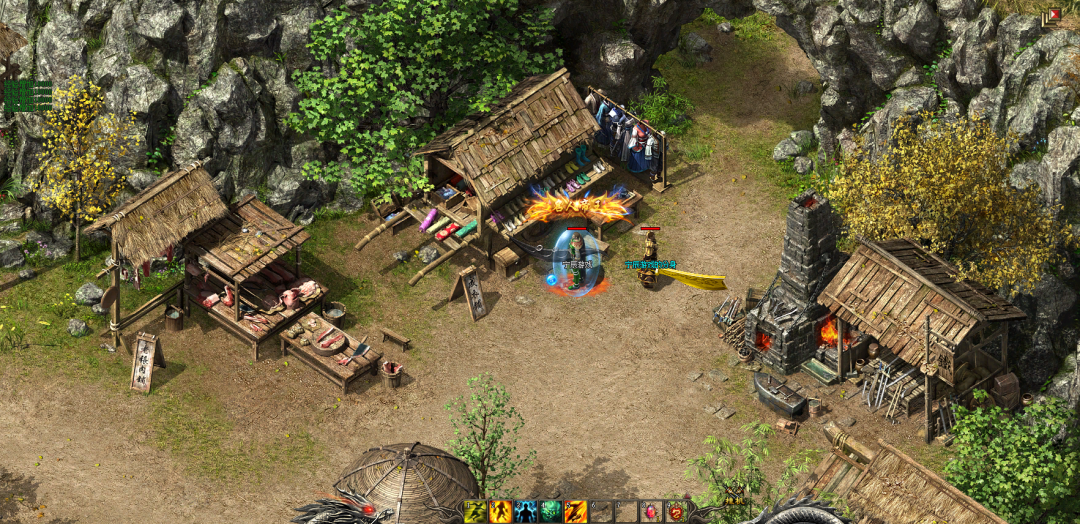Trigger the green skull skill
The width and height of the screenshot is (1080, 524).
551,512
